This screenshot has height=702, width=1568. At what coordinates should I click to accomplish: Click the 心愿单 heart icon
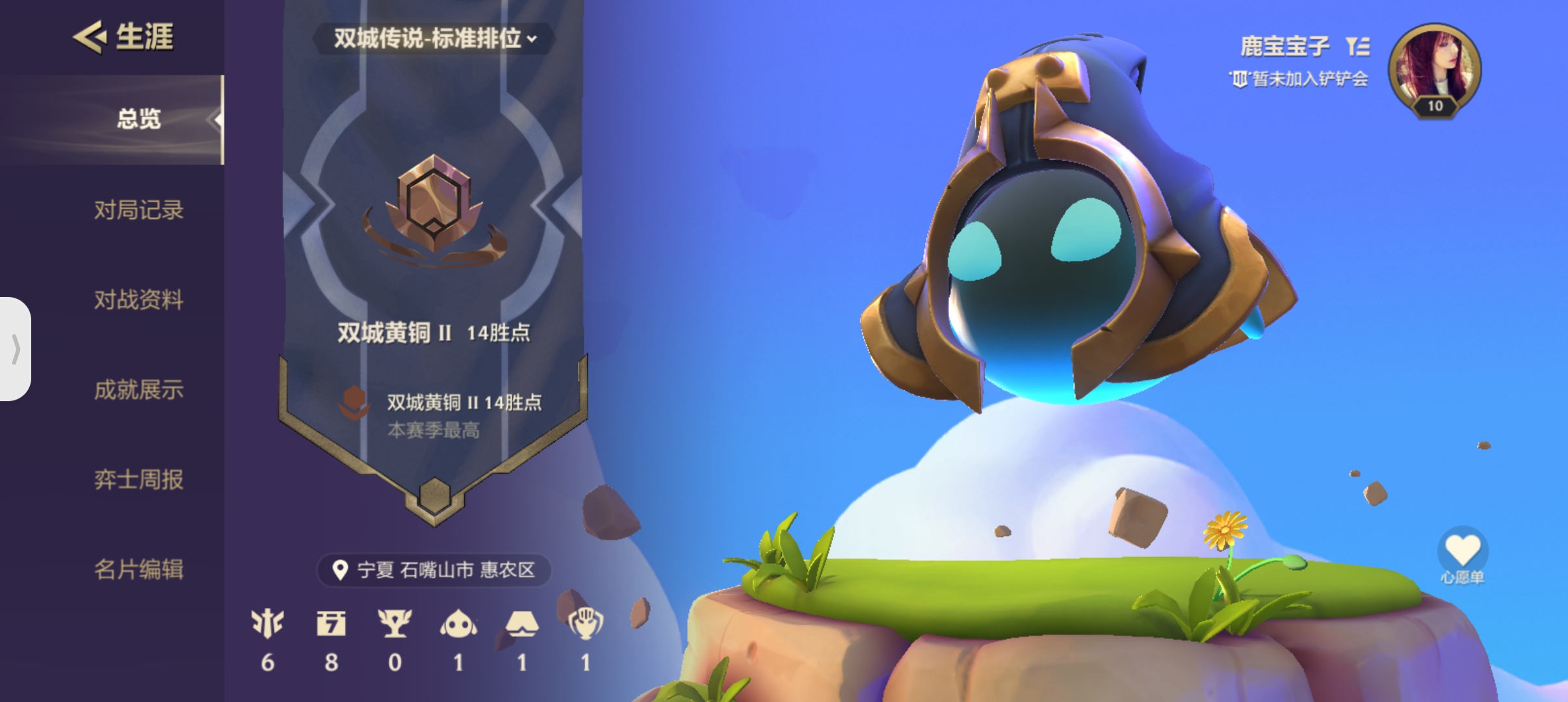tap(1464, 549)
